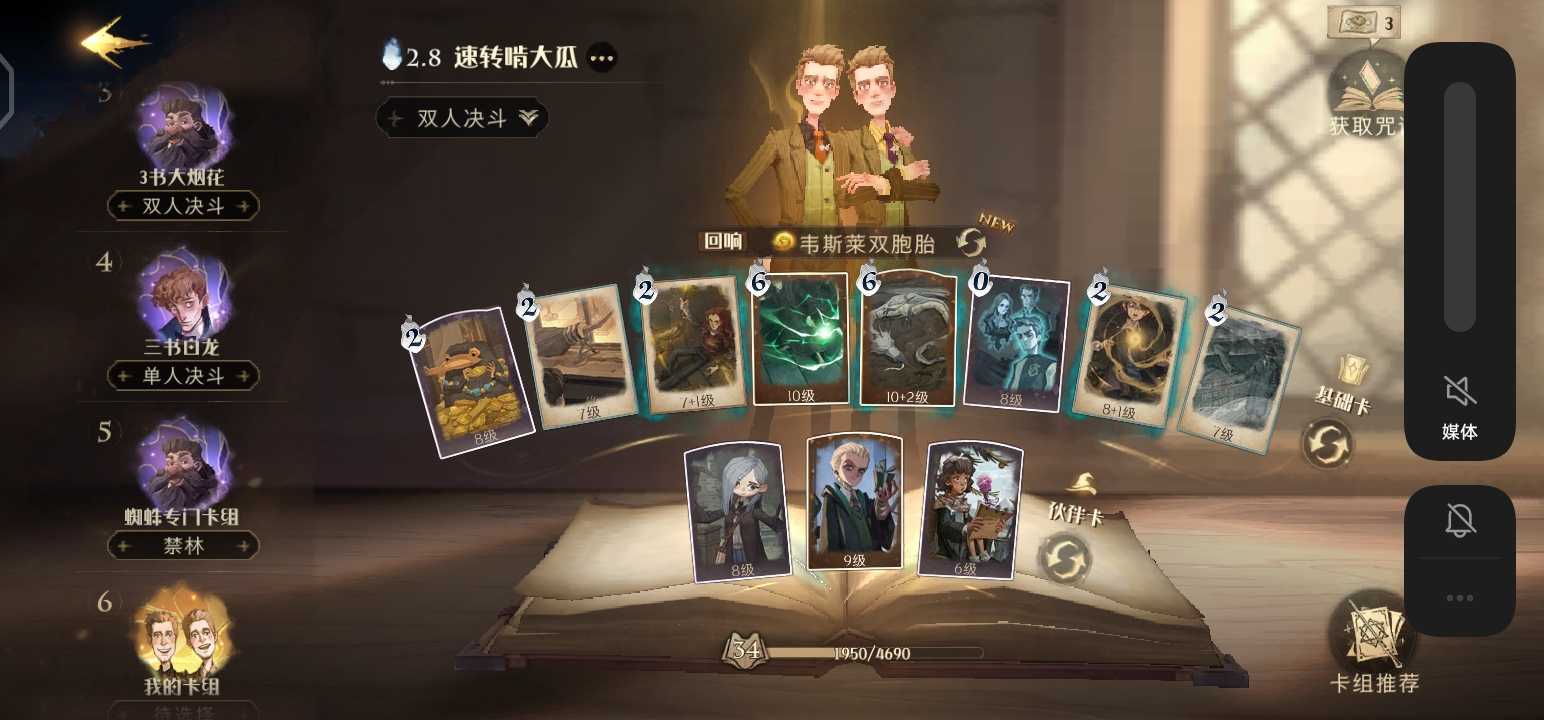Mute media volume in the side panel
The height and width of the screenshot is (720, 1544).
(x=1461, y=385)
